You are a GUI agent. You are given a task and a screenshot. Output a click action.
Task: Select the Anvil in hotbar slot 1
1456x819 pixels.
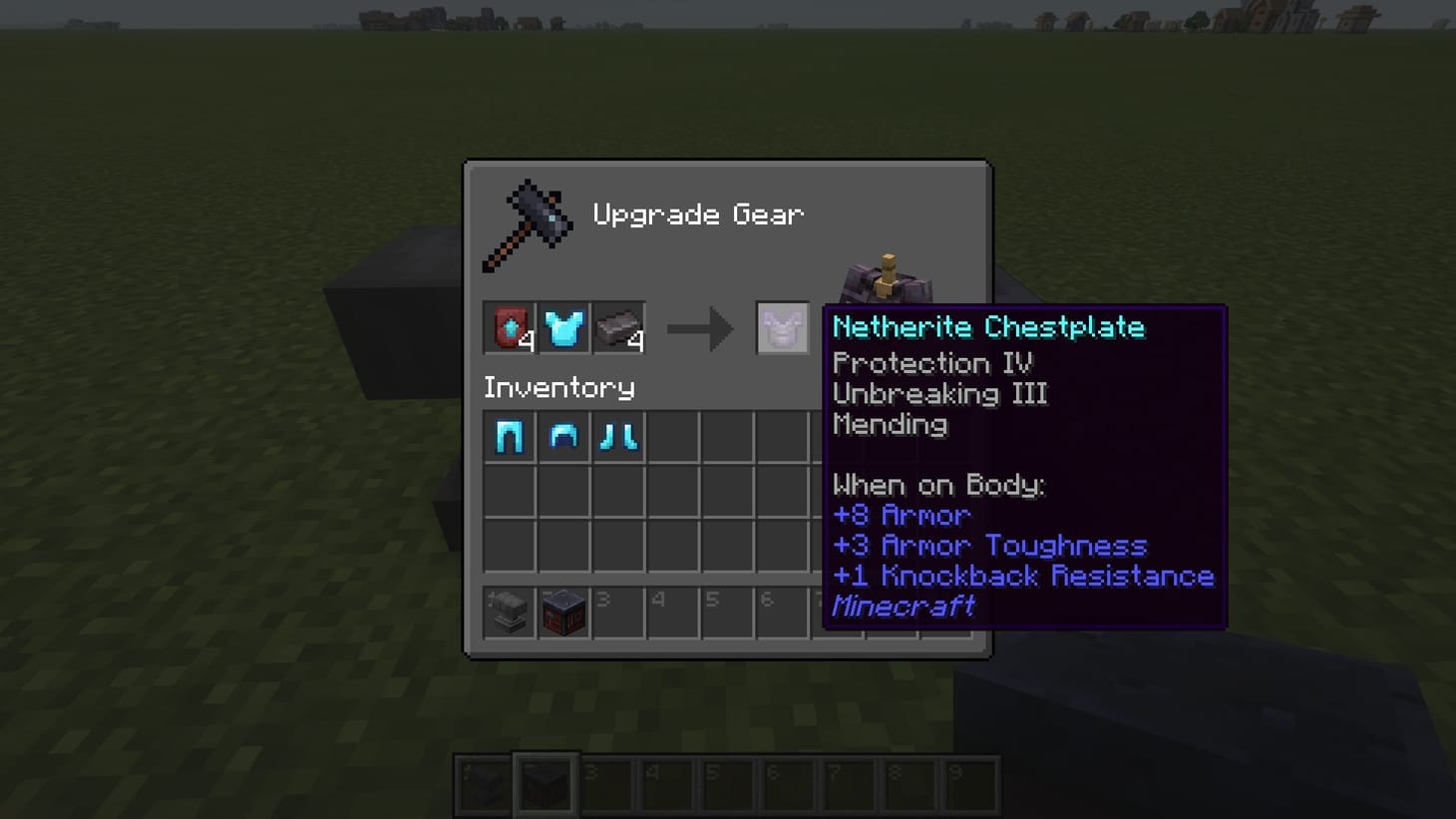tap(510, 612)
